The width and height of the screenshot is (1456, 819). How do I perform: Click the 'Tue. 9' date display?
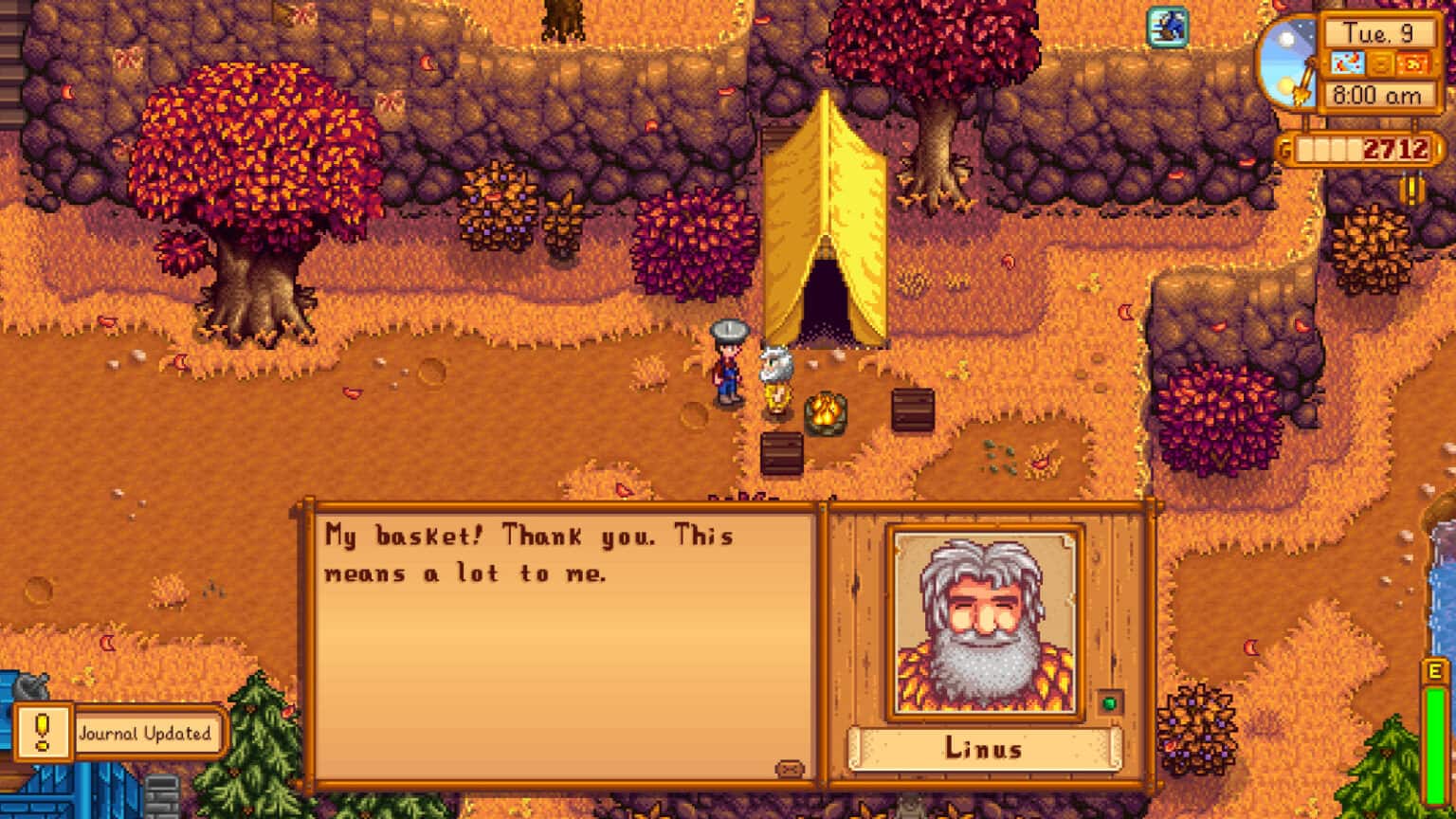pos(1378,31)
